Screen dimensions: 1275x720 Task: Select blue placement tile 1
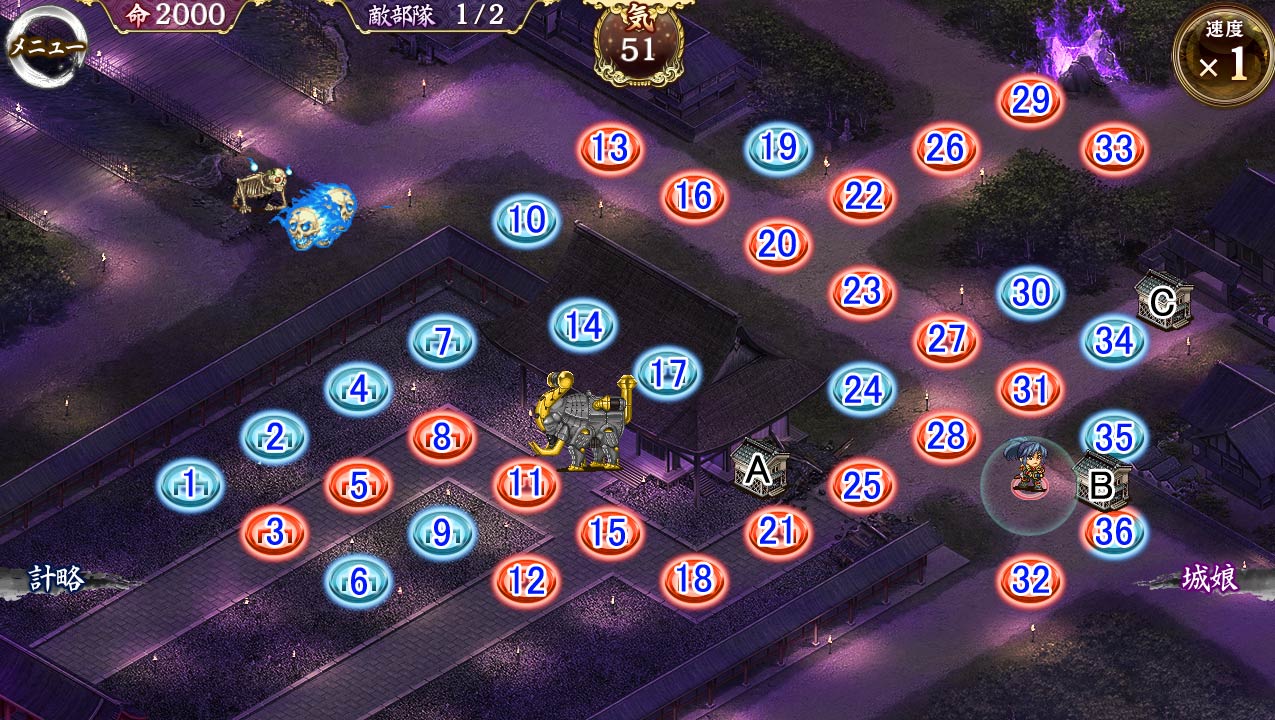(x=190, y=486)
